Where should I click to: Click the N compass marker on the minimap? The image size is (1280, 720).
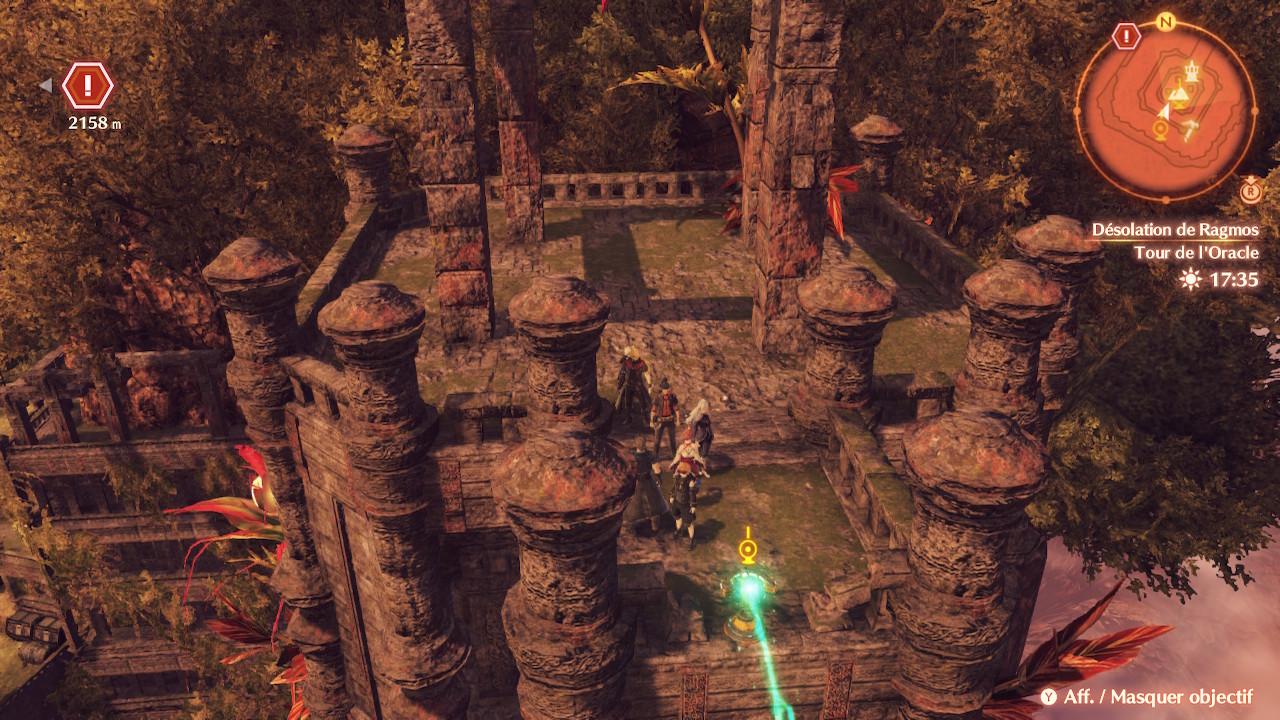tap(1164, 22)
